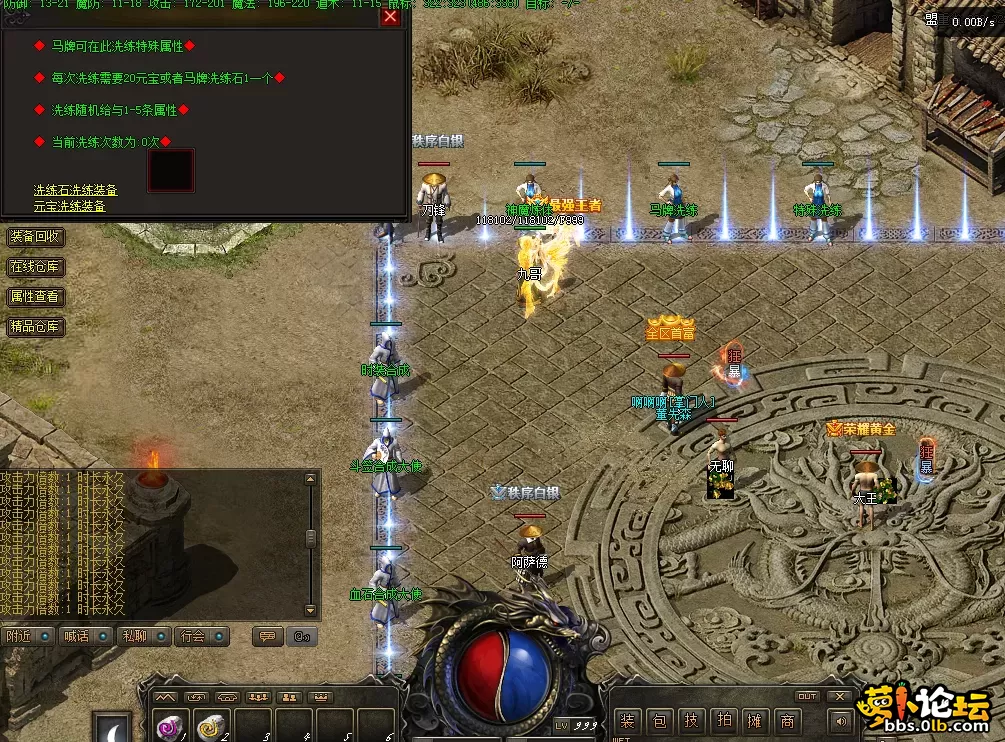The width and height of the screenshot is (1005, 742).
Task: Open the 装 equipment panel
Action: tap(628, 720)
